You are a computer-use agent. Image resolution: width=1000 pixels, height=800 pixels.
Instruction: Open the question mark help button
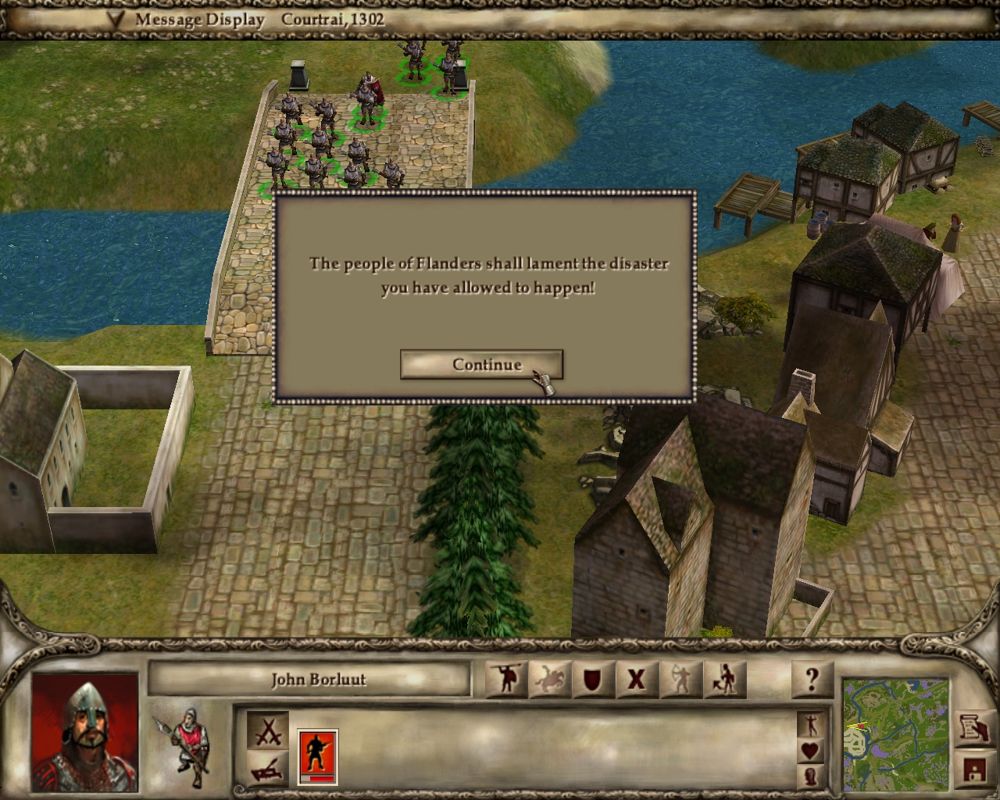[811, 680]
